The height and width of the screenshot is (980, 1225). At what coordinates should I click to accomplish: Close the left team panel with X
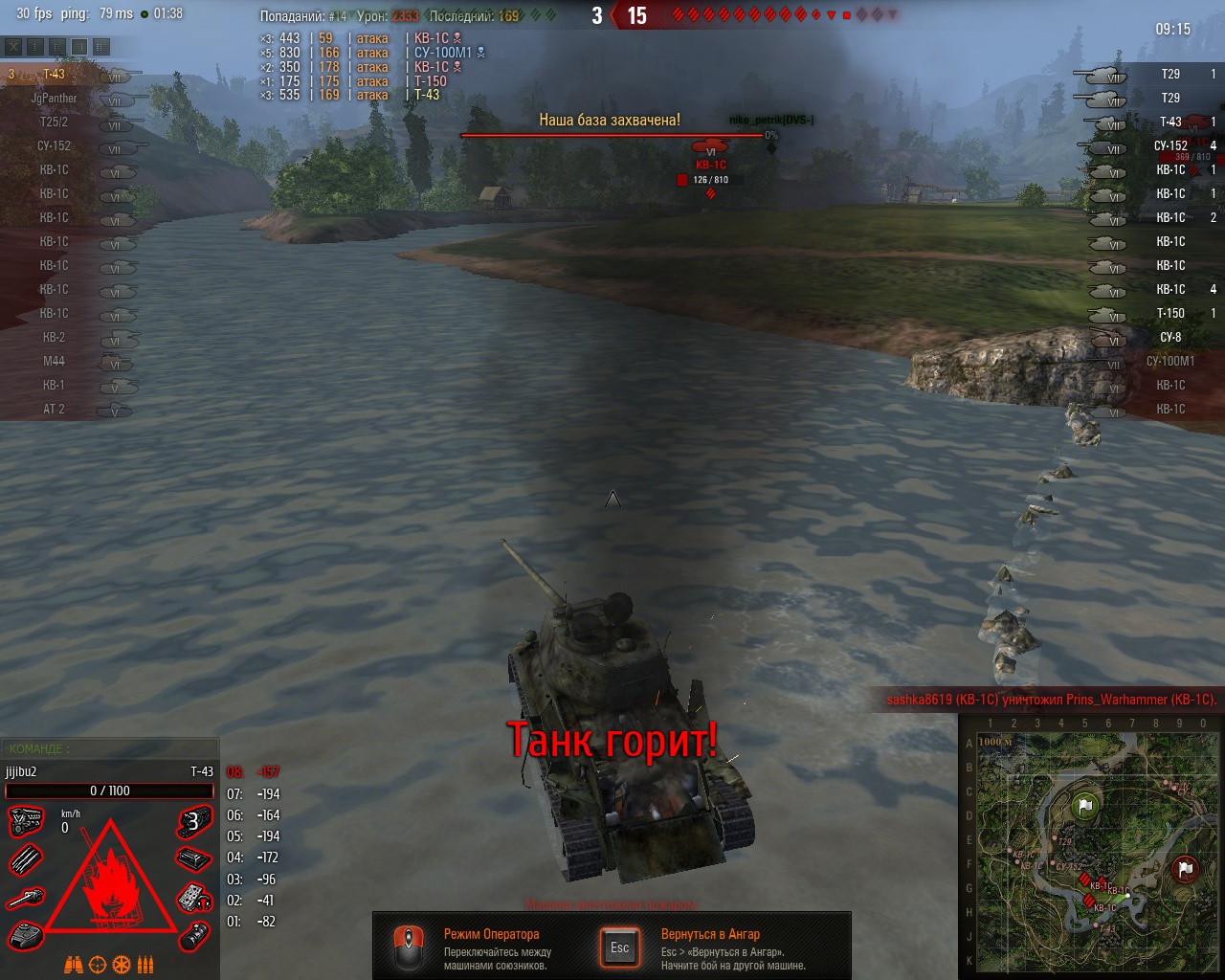pos(13,46)
